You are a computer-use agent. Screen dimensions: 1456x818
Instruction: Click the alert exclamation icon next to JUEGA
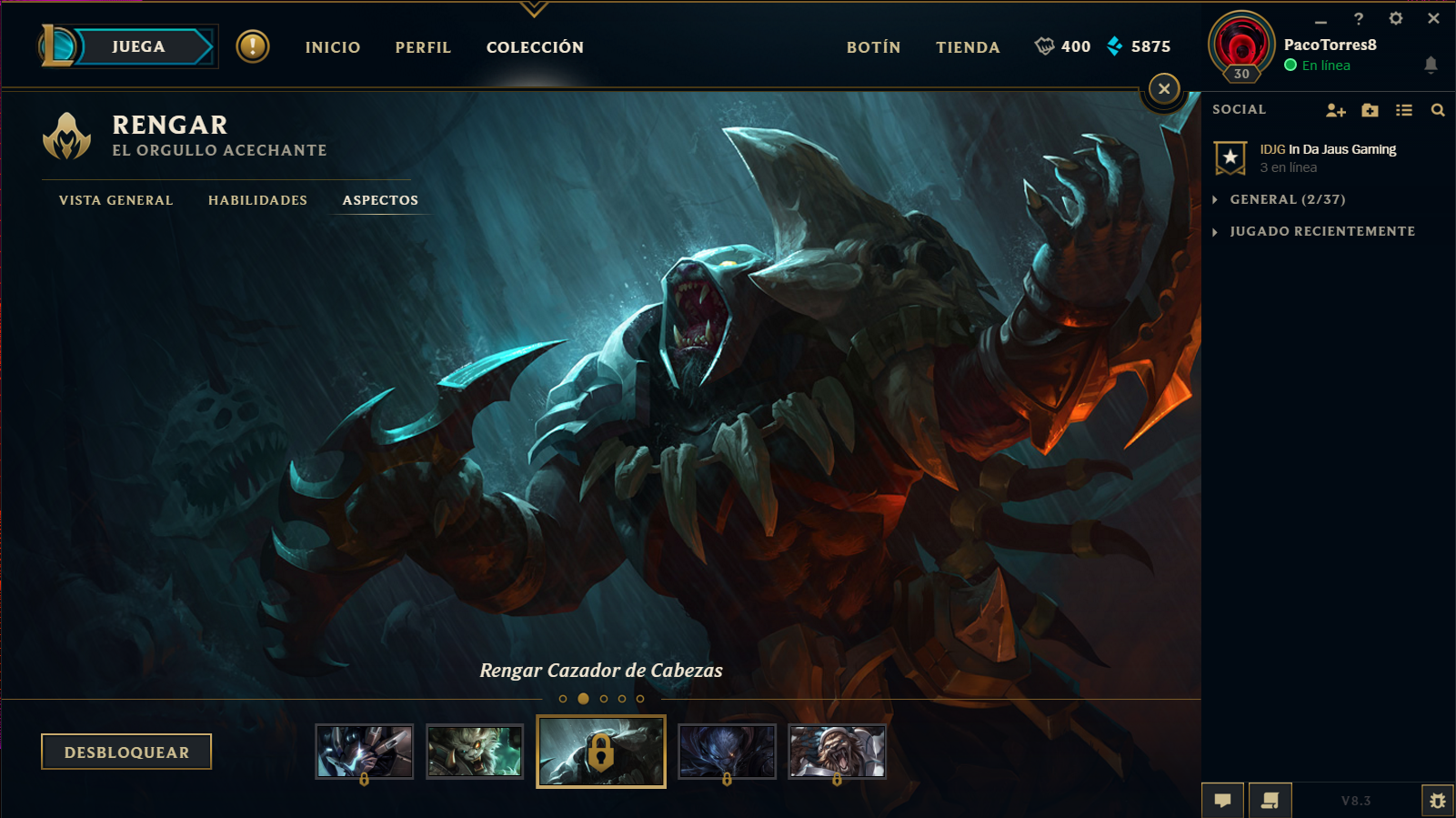252,47
